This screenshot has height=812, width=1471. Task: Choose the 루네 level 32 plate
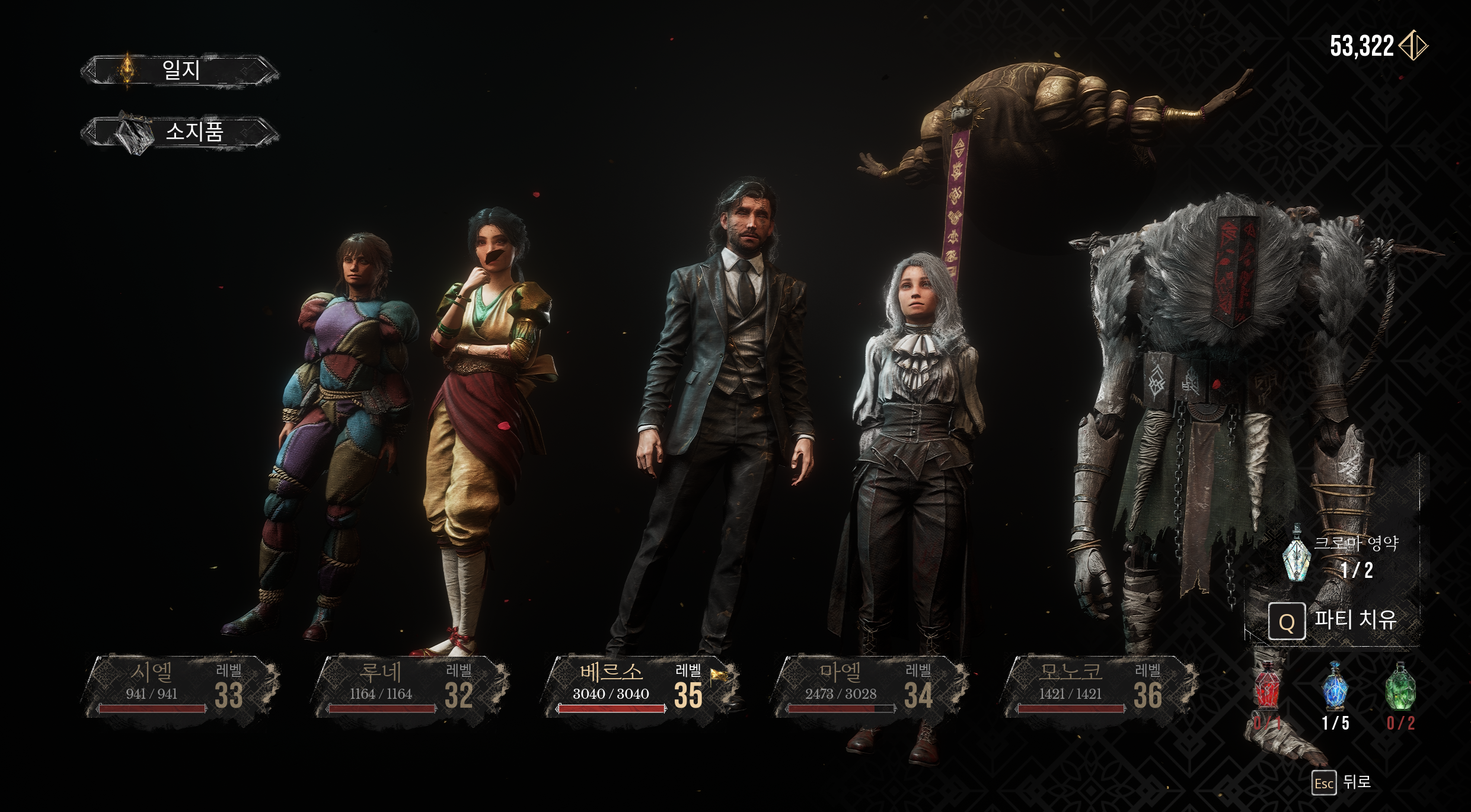tap(411, 686)
